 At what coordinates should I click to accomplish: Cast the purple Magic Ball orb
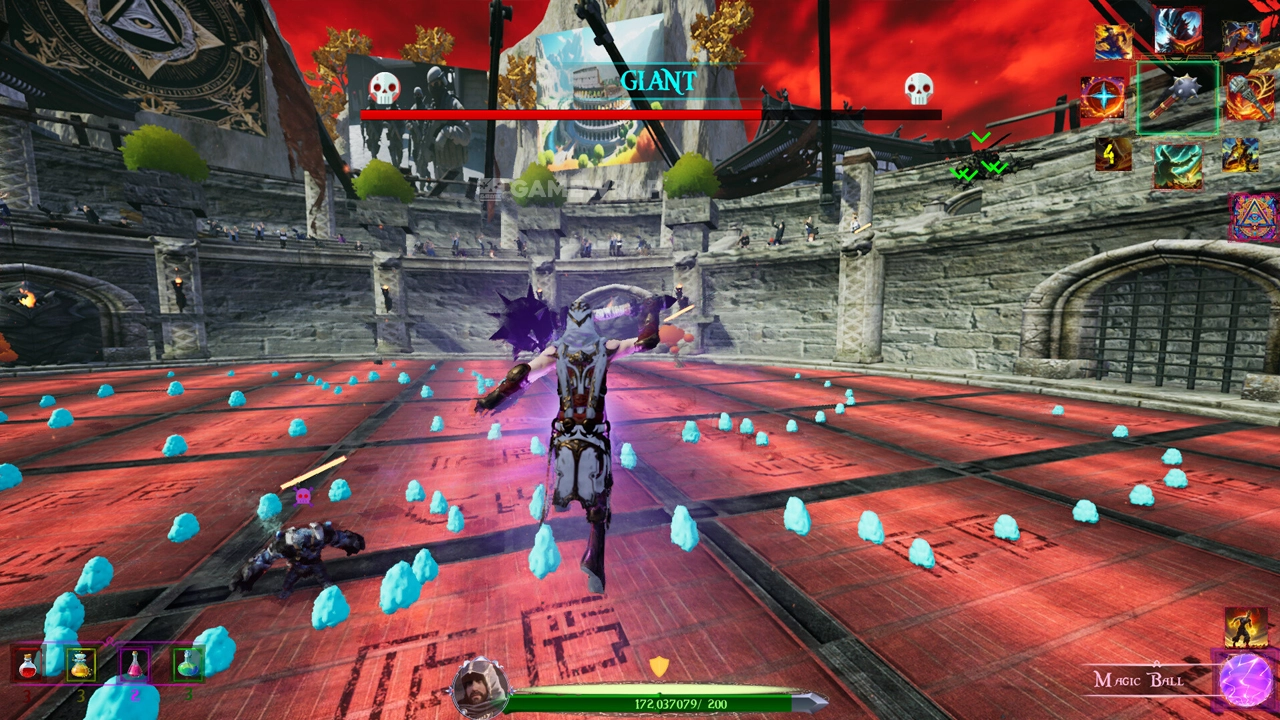(x=1246, y=682)
